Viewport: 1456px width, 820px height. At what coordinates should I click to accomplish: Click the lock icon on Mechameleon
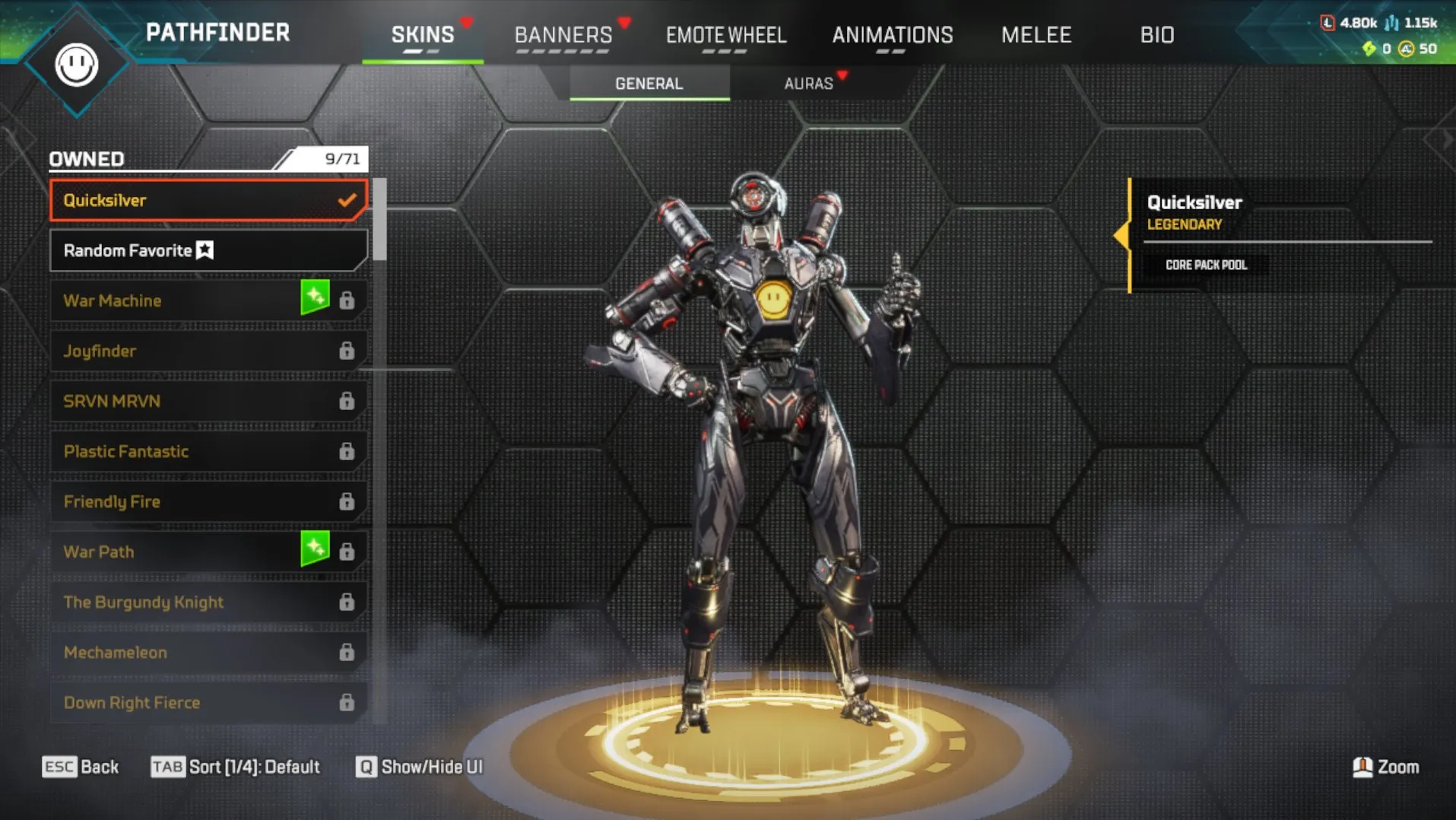pos(347,652)
